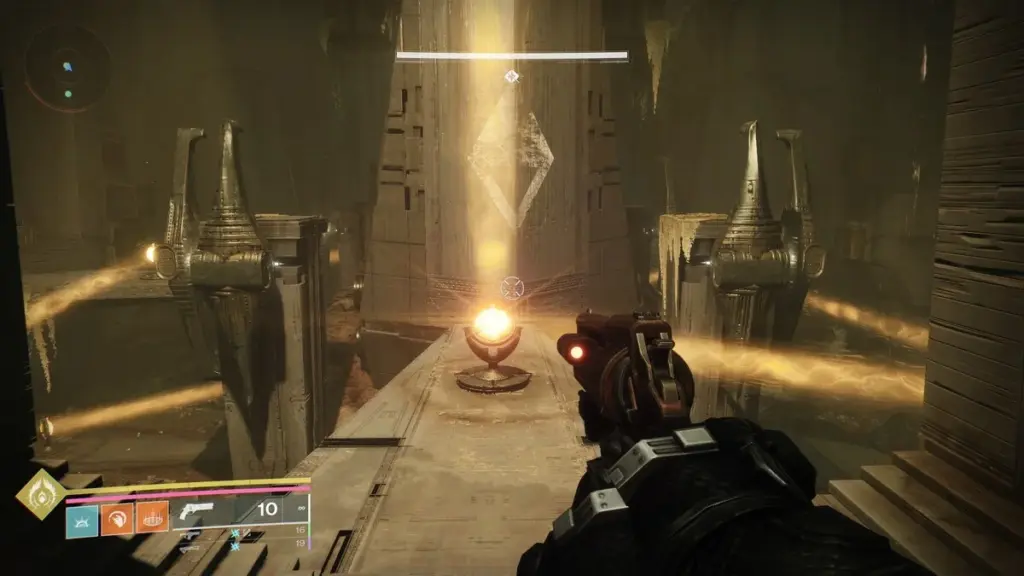Select the diamond super ability icon

point(39,492)
